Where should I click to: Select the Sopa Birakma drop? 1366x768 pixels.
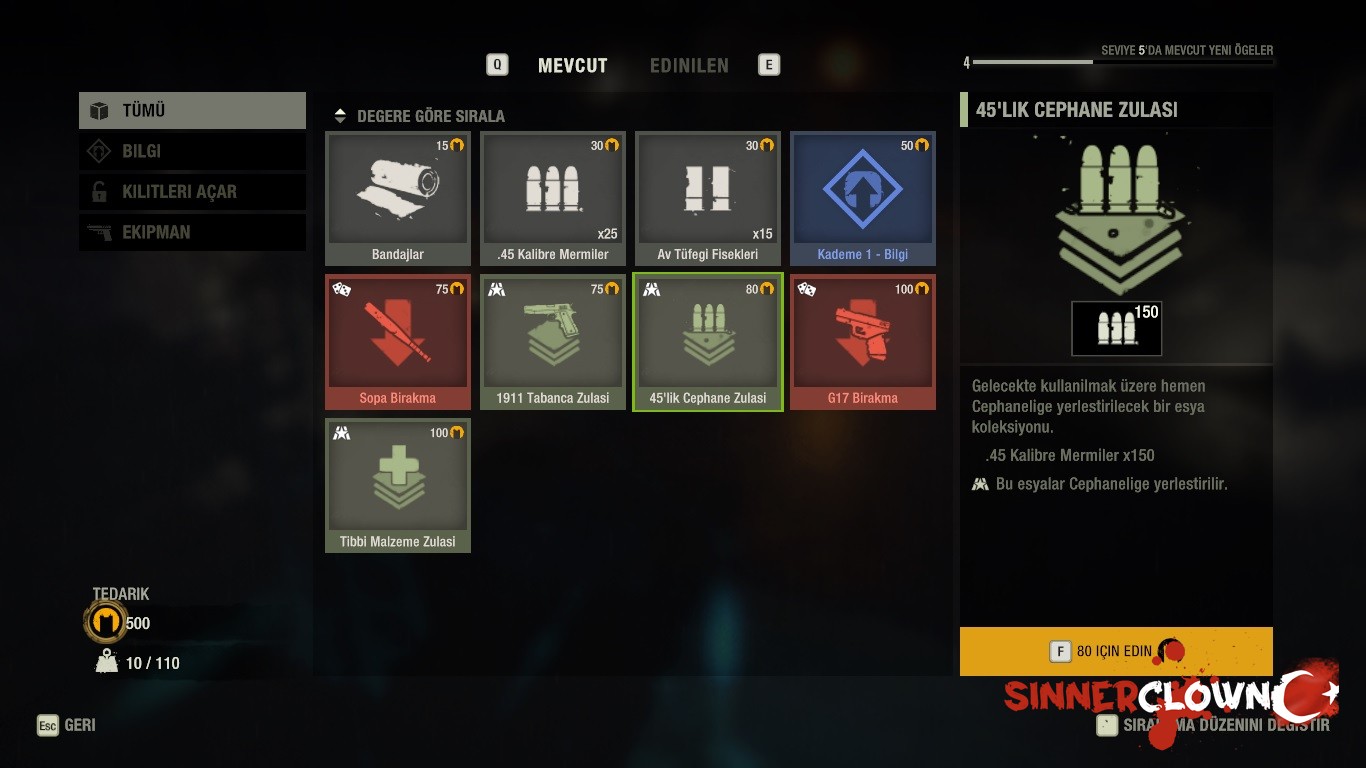398,341
